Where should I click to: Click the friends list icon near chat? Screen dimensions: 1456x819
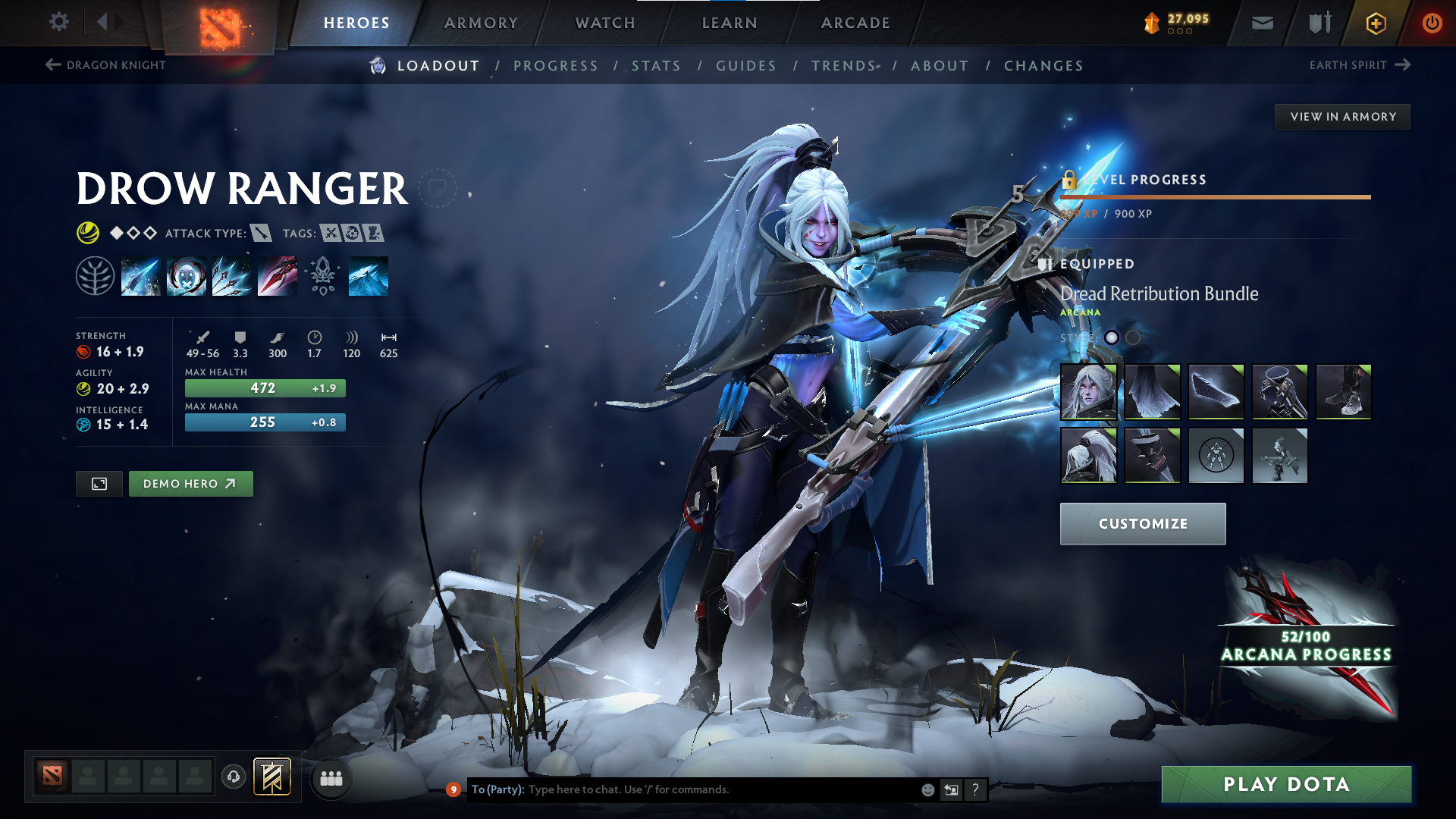pyautogui.click(x=331, y=778)
